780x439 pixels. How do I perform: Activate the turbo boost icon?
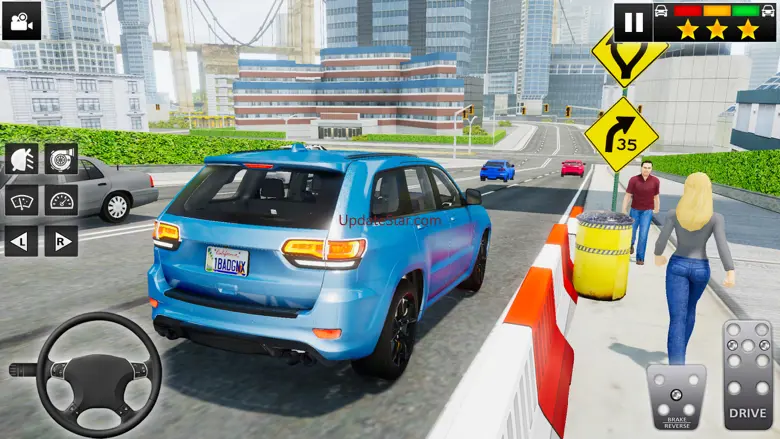tap(61, 159)
